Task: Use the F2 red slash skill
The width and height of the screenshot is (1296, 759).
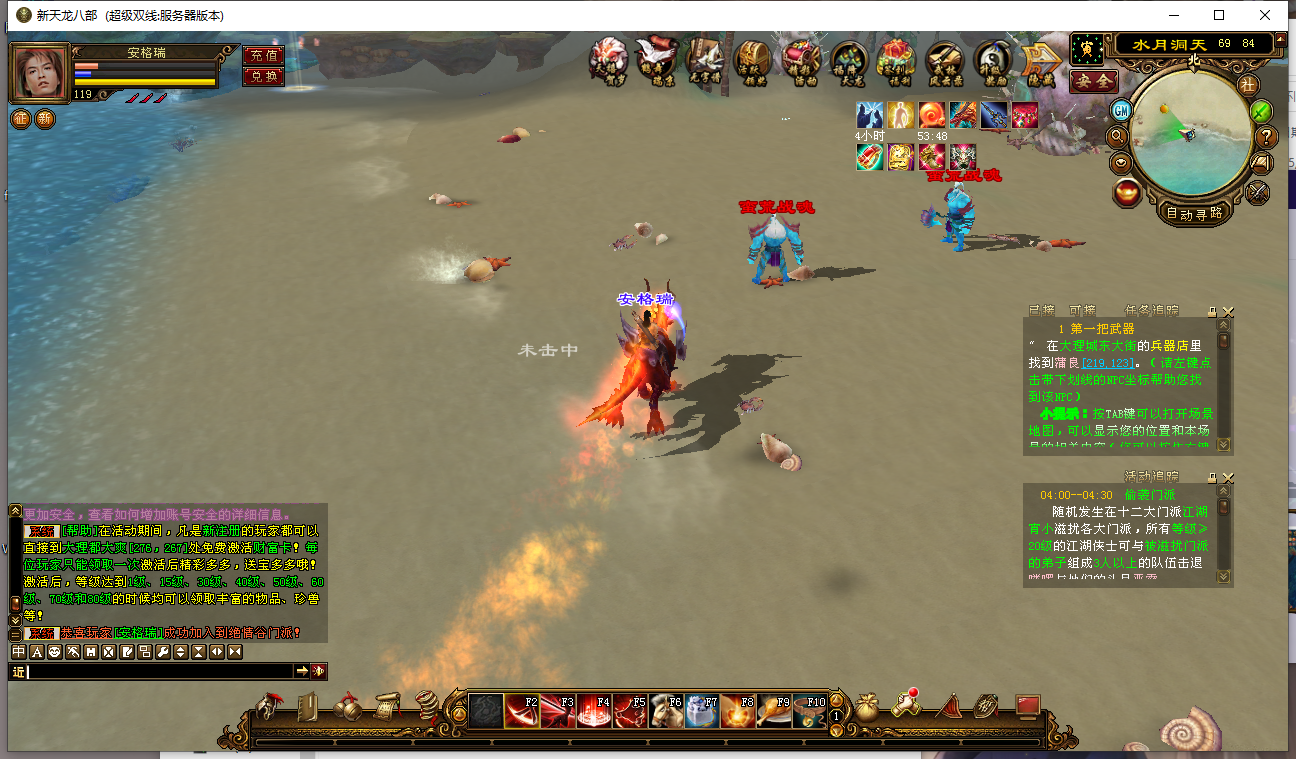Action: click(522, 711)
